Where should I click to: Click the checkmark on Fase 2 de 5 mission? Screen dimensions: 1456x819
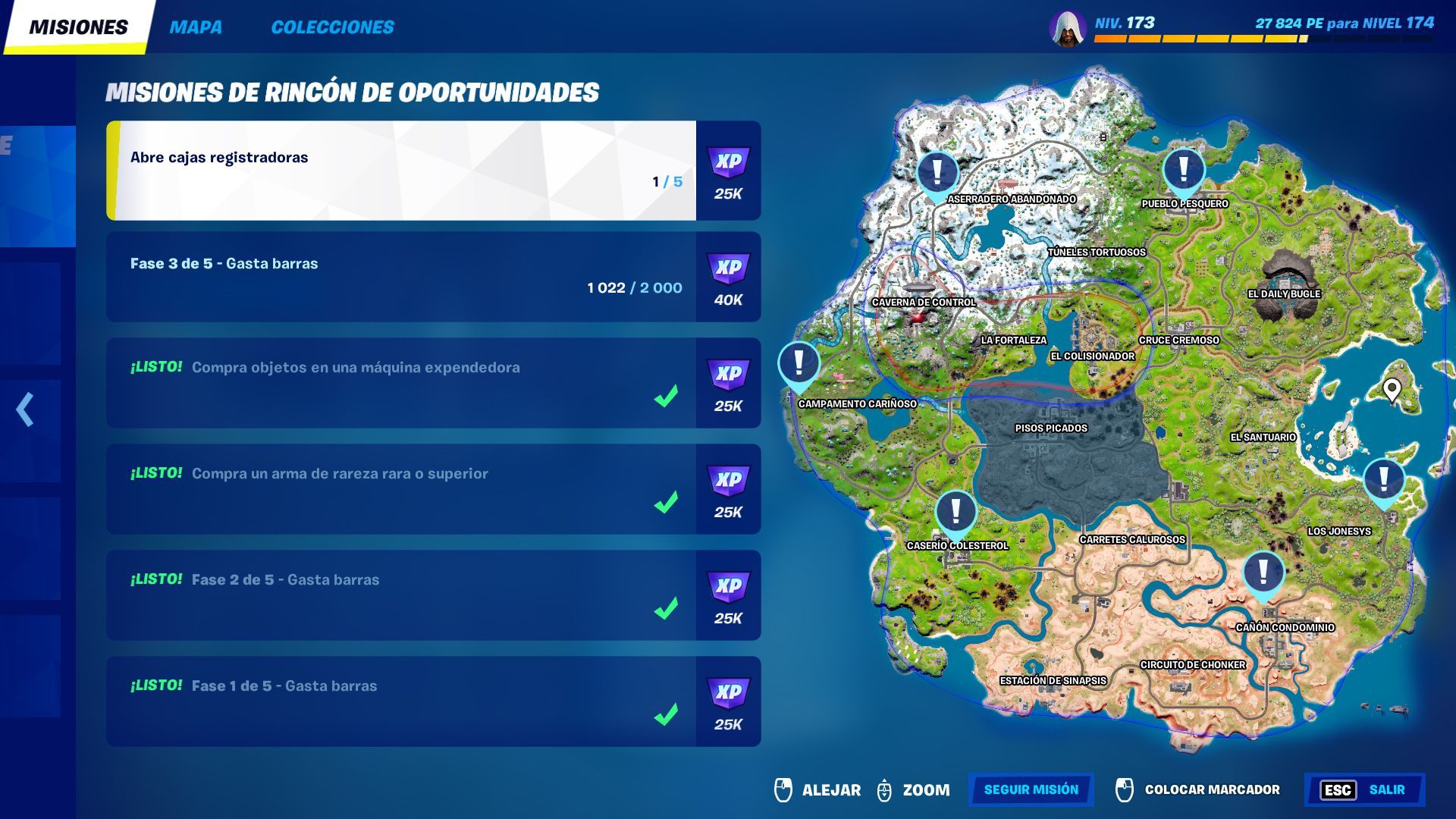pyautogui.click(x=666, y=610)
